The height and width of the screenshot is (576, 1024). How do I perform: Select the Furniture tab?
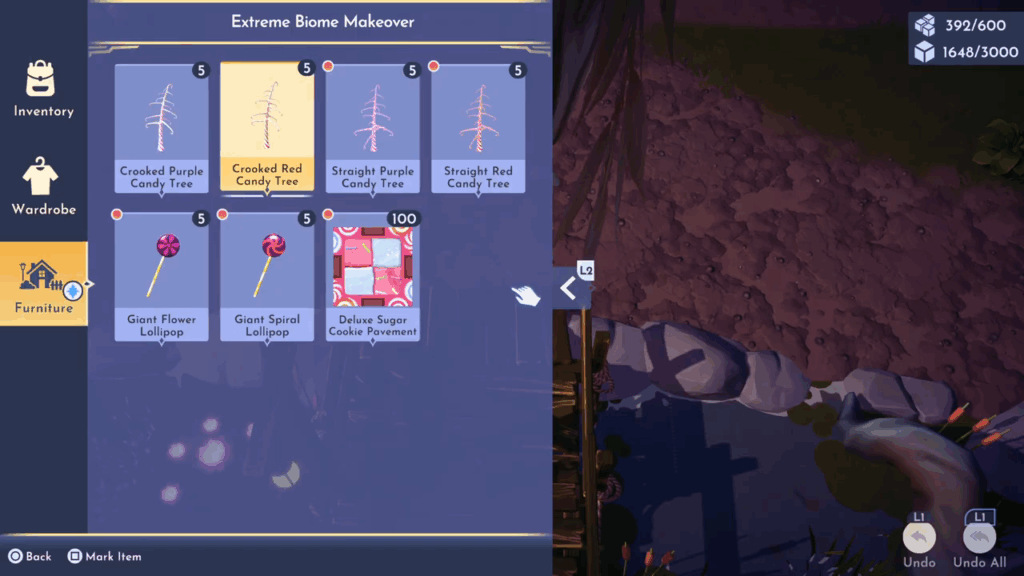coord(43,284)
